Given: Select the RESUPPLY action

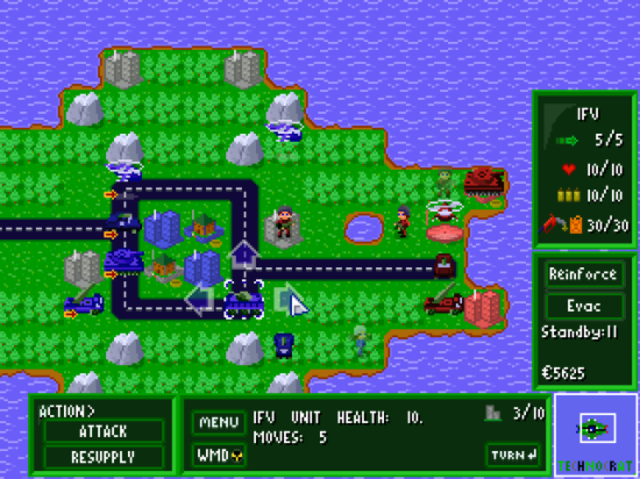Looking at the screenshot, I should 102,456.
